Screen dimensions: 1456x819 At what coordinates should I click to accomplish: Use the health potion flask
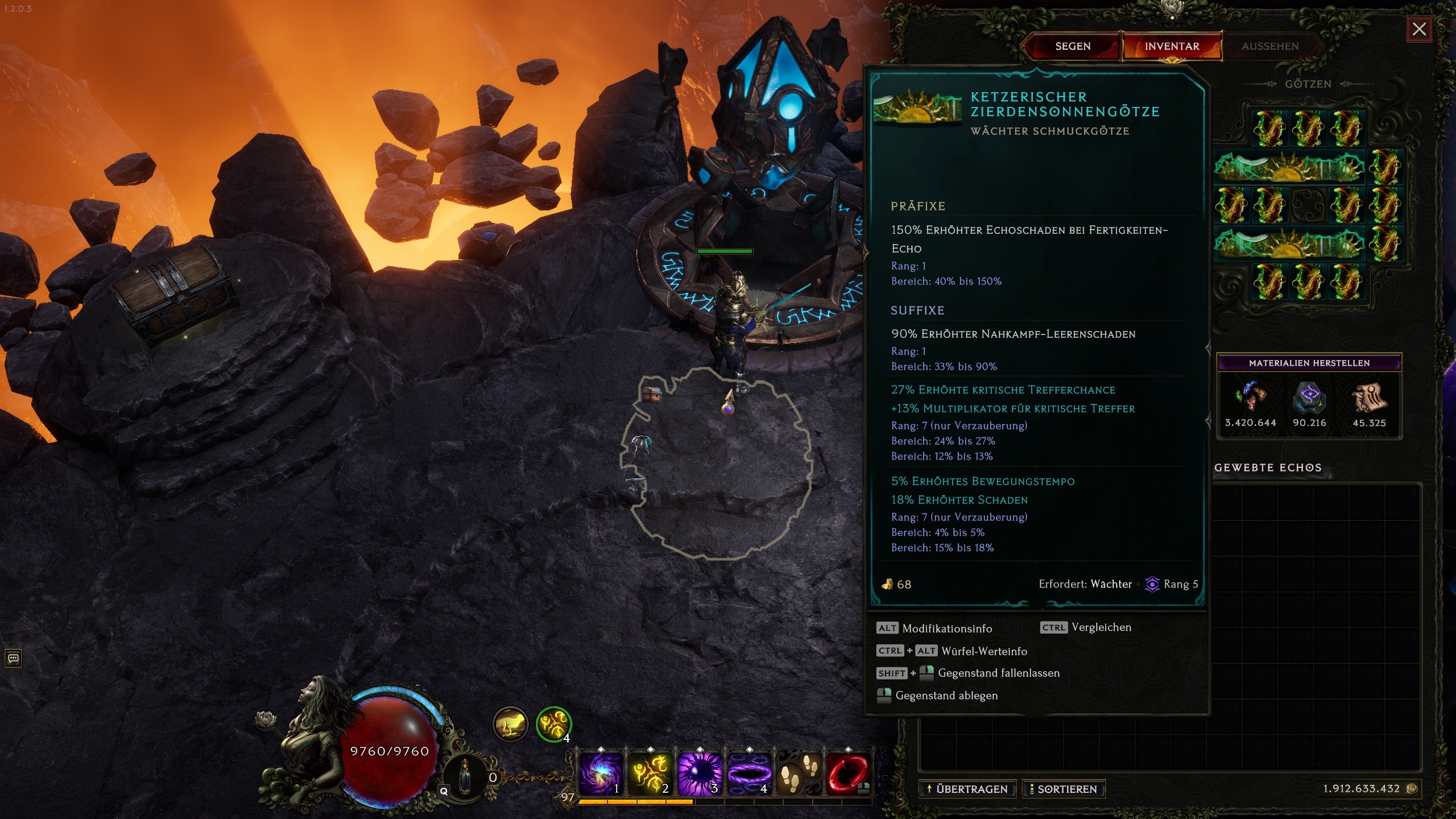coord(465,777)
